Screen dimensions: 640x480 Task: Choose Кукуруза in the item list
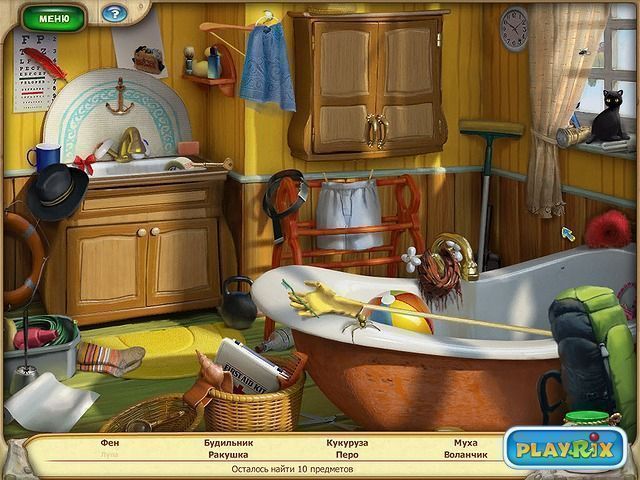[347, 442]
